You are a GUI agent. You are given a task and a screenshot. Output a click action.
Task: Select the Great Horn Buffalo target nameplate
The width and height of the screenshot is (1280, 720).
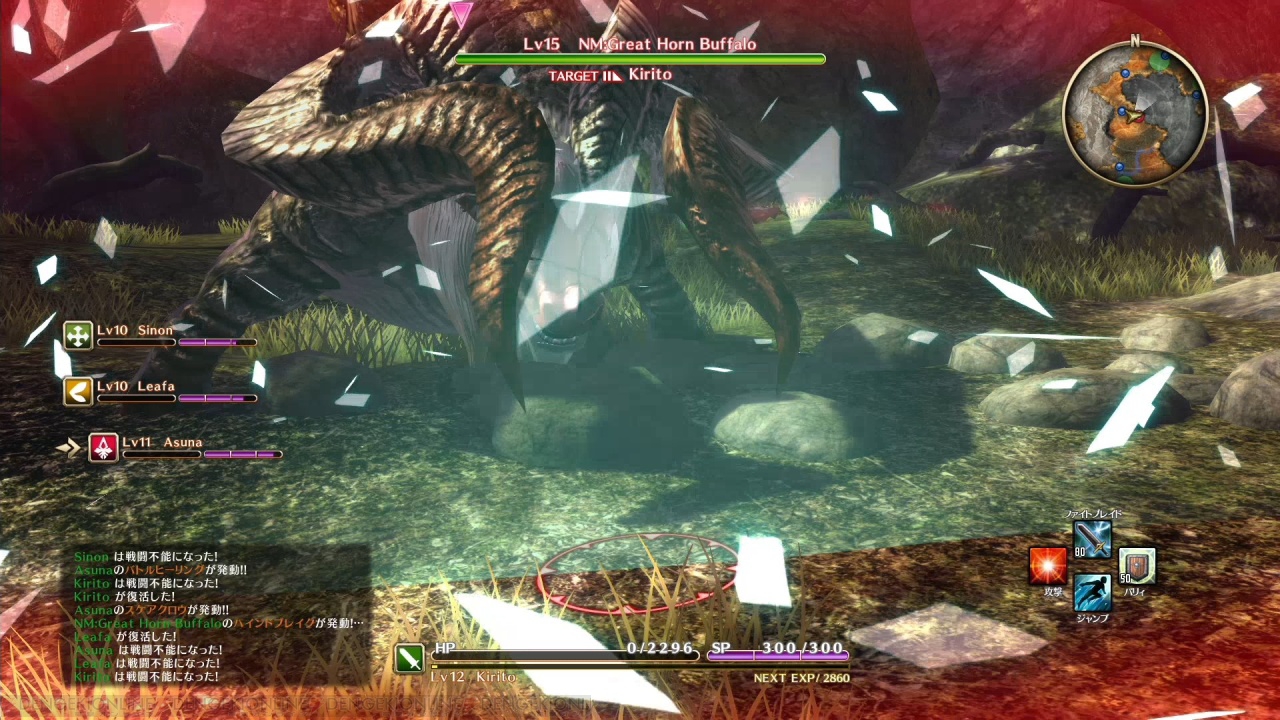coord(640,45)
